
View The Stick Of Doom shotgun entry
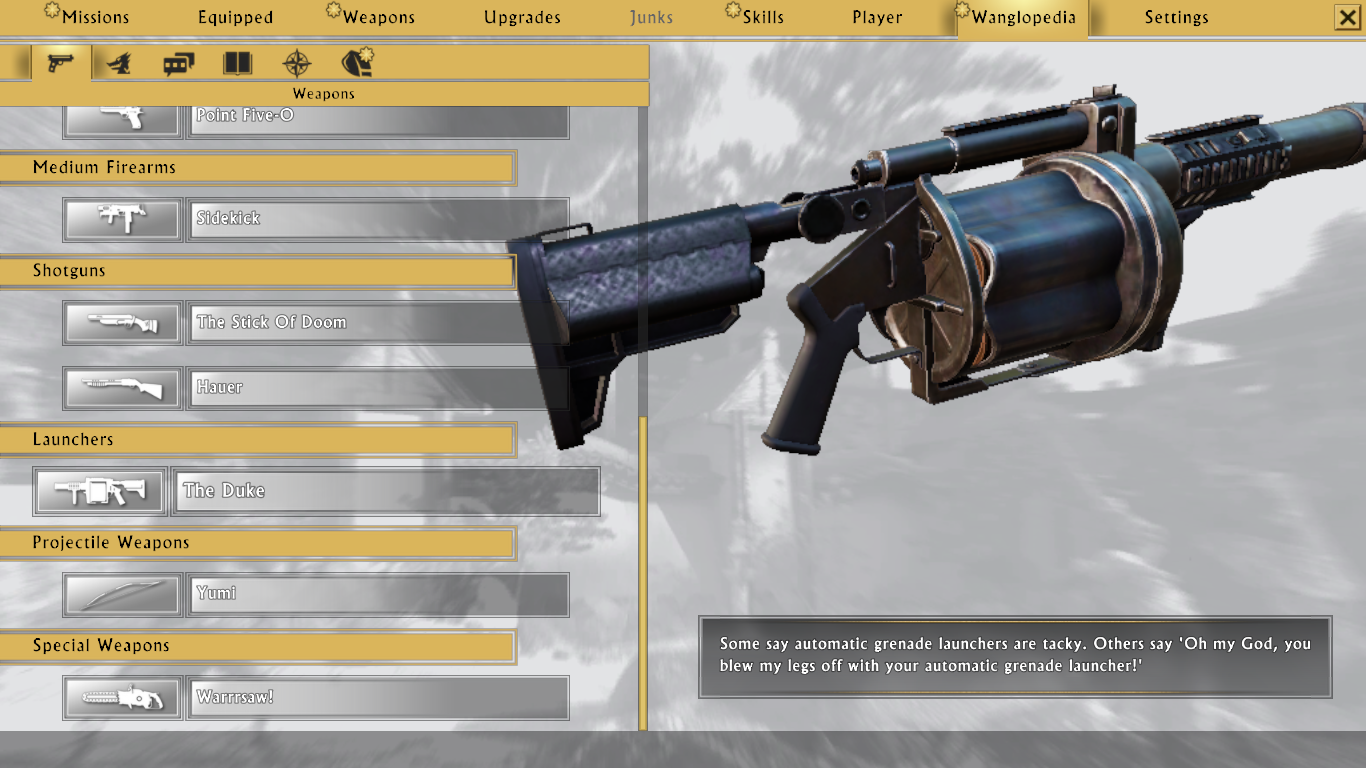[377, 323]
